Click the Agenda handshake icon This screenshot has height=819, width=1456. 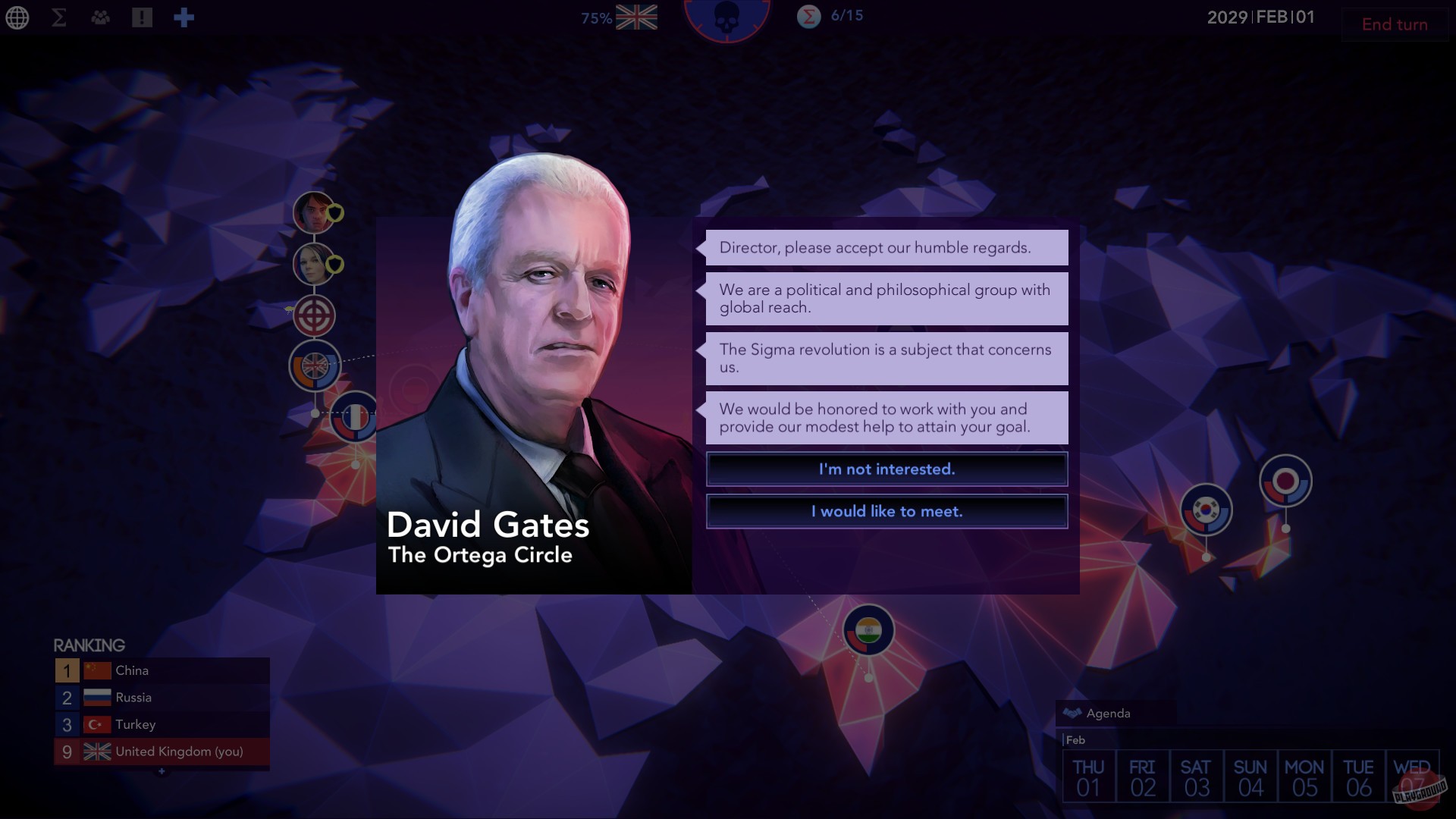[1072, 712]
